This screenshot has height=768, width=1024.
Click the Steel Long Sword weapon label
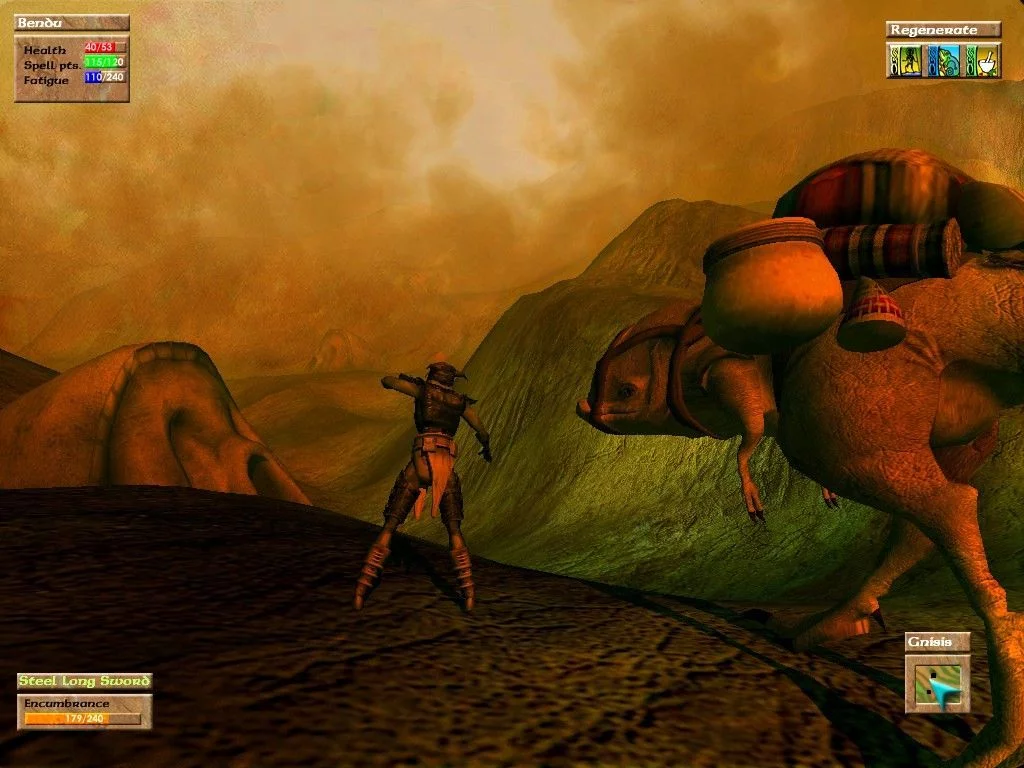[x=84, y=681]
